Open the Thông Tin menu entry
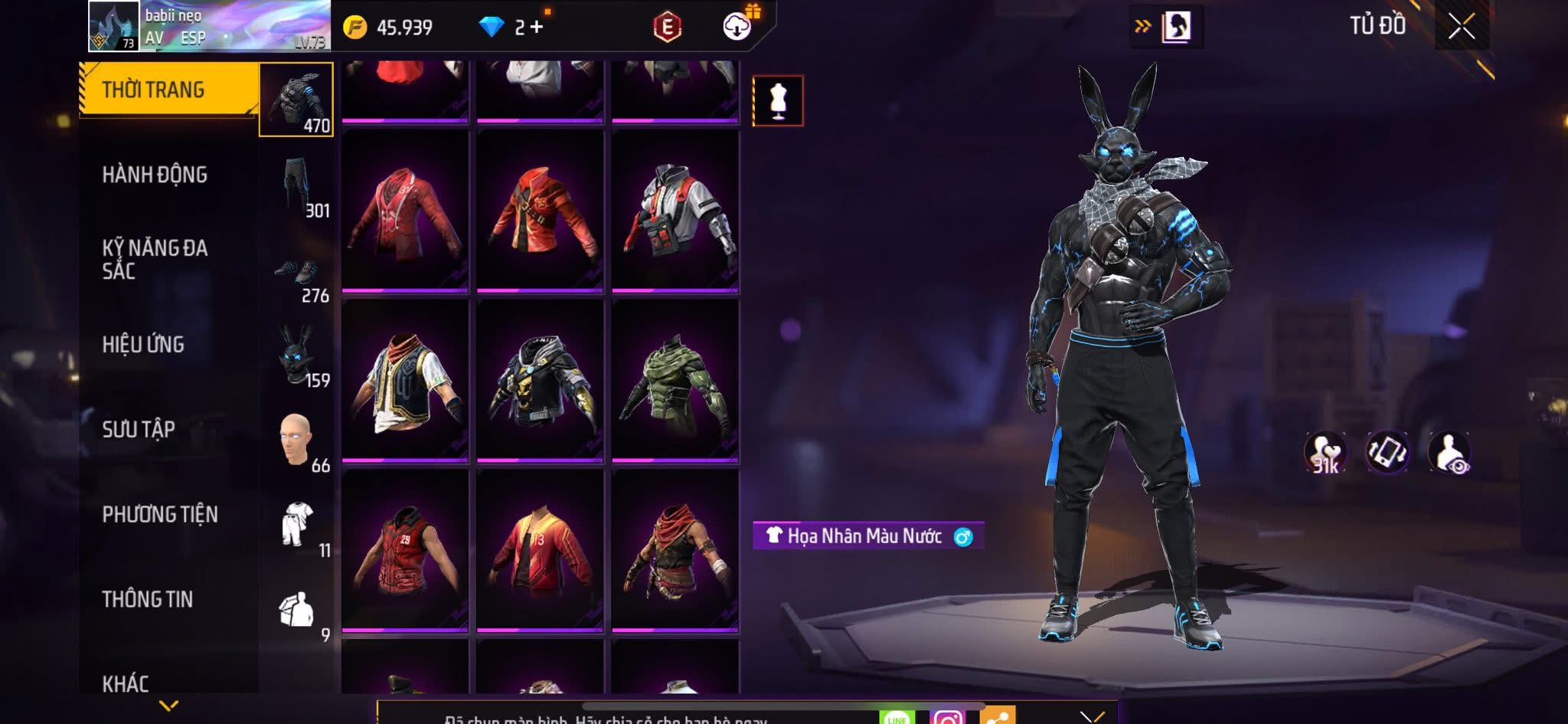Image resolution: width=1568 pixels, height=724 pixels. click(148, 599)
